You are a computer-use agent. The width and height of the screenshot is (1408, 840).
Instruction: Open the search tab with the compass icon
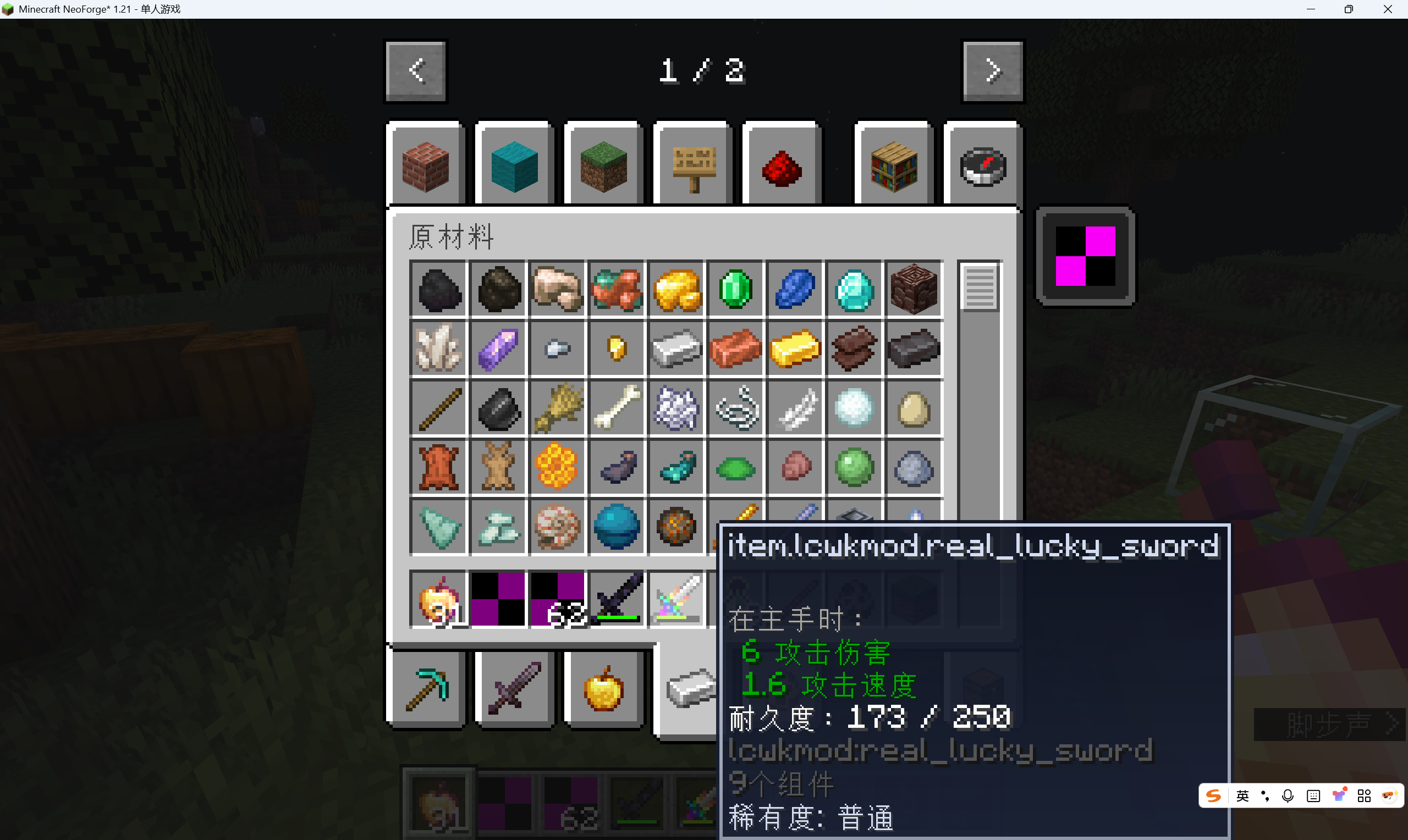(982, 165)
